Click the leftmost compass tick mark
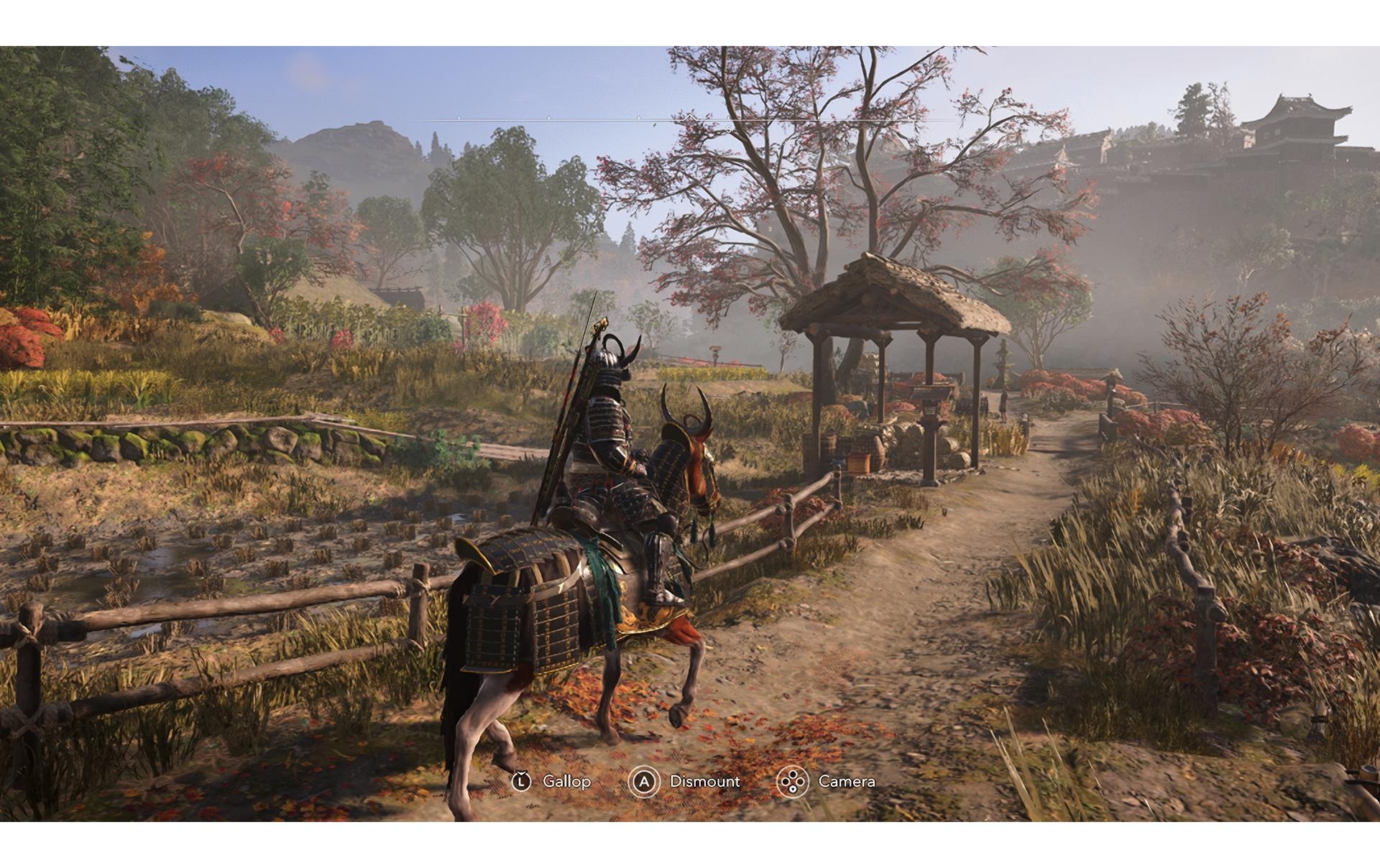 [459, 117]
